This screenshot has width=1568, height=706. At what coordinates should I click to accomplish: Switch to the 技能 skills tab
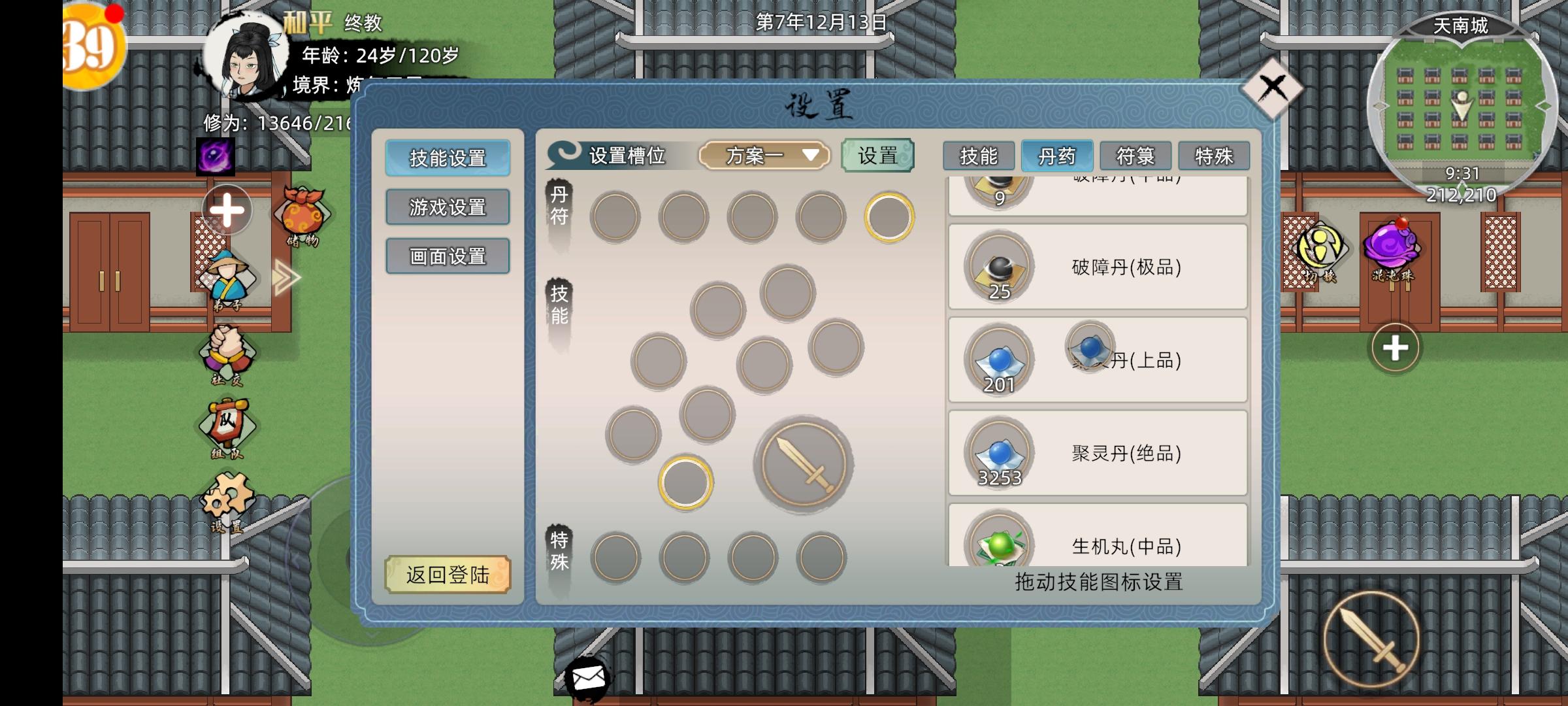click(978, 156)
